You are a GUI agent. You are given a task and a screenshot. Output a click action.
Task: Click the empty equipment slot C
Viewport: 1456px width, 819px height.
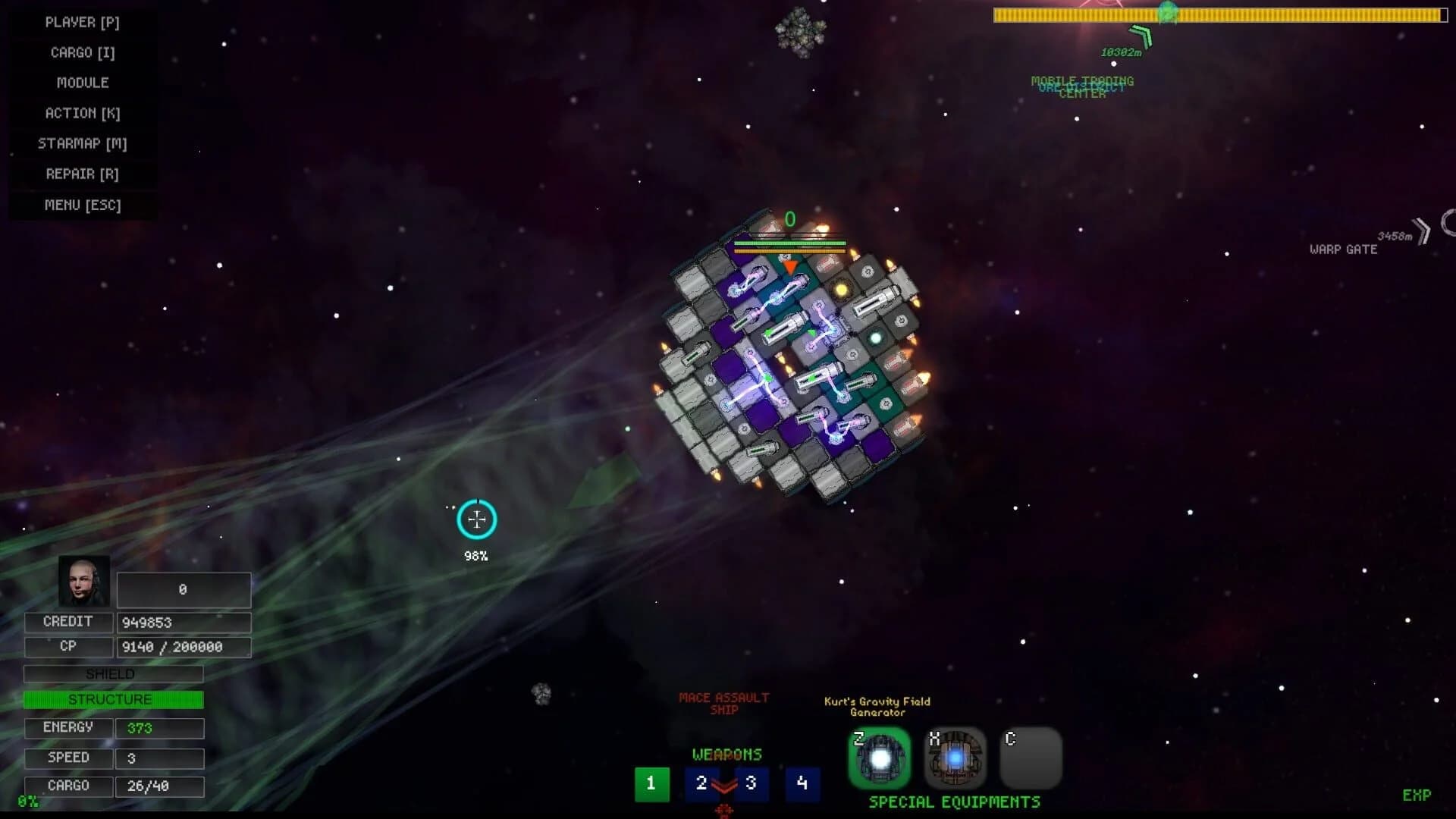coord(1031,758)
